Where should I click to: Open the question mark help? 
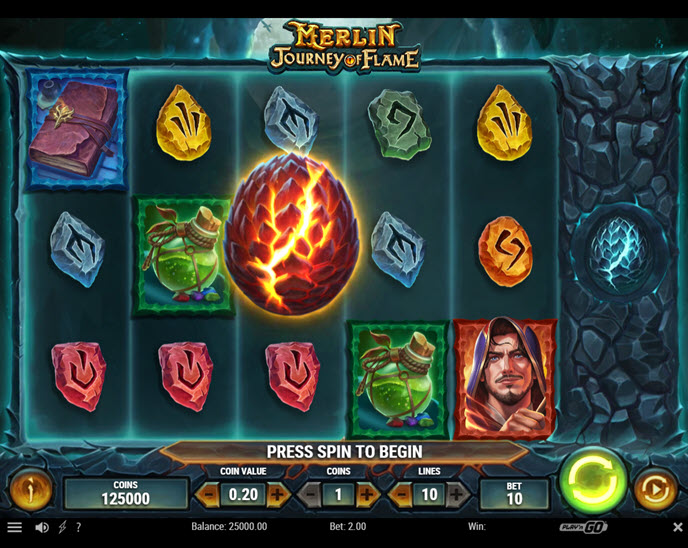tap(79, 527)
